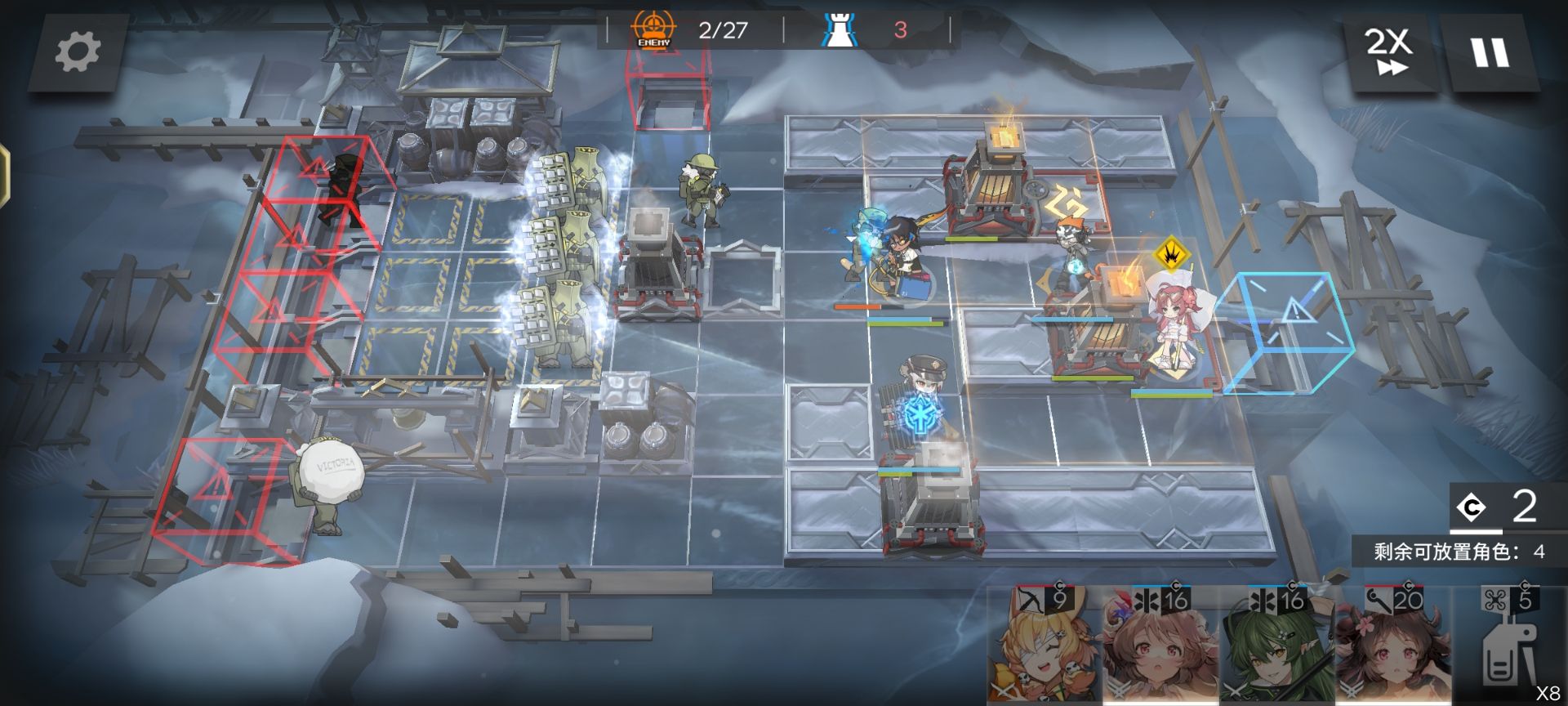Toggle the 2X game speed
1568x706 pixels.
1389,53
